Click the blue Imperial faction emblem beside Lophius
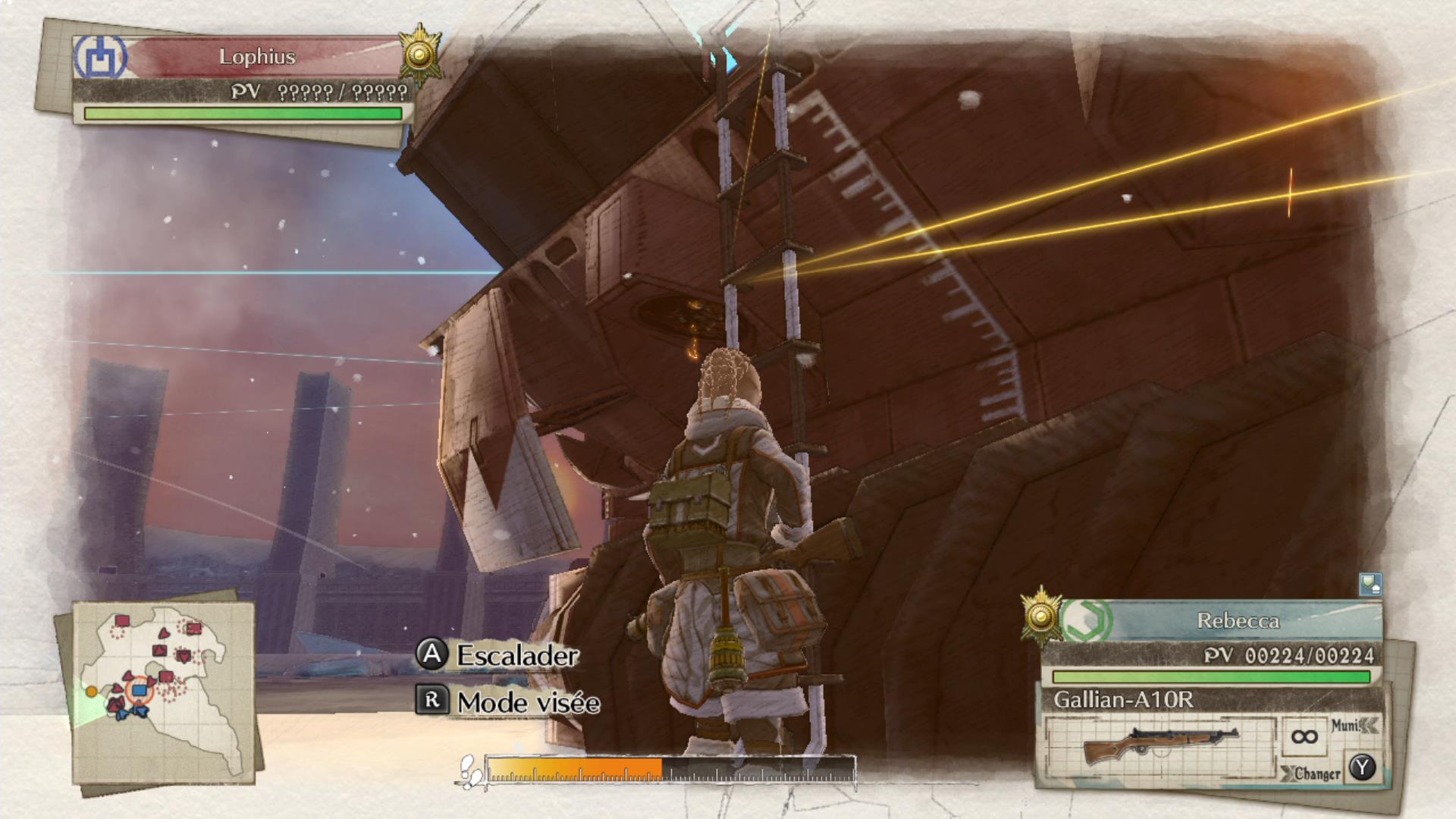 click(x=99, y=56)
